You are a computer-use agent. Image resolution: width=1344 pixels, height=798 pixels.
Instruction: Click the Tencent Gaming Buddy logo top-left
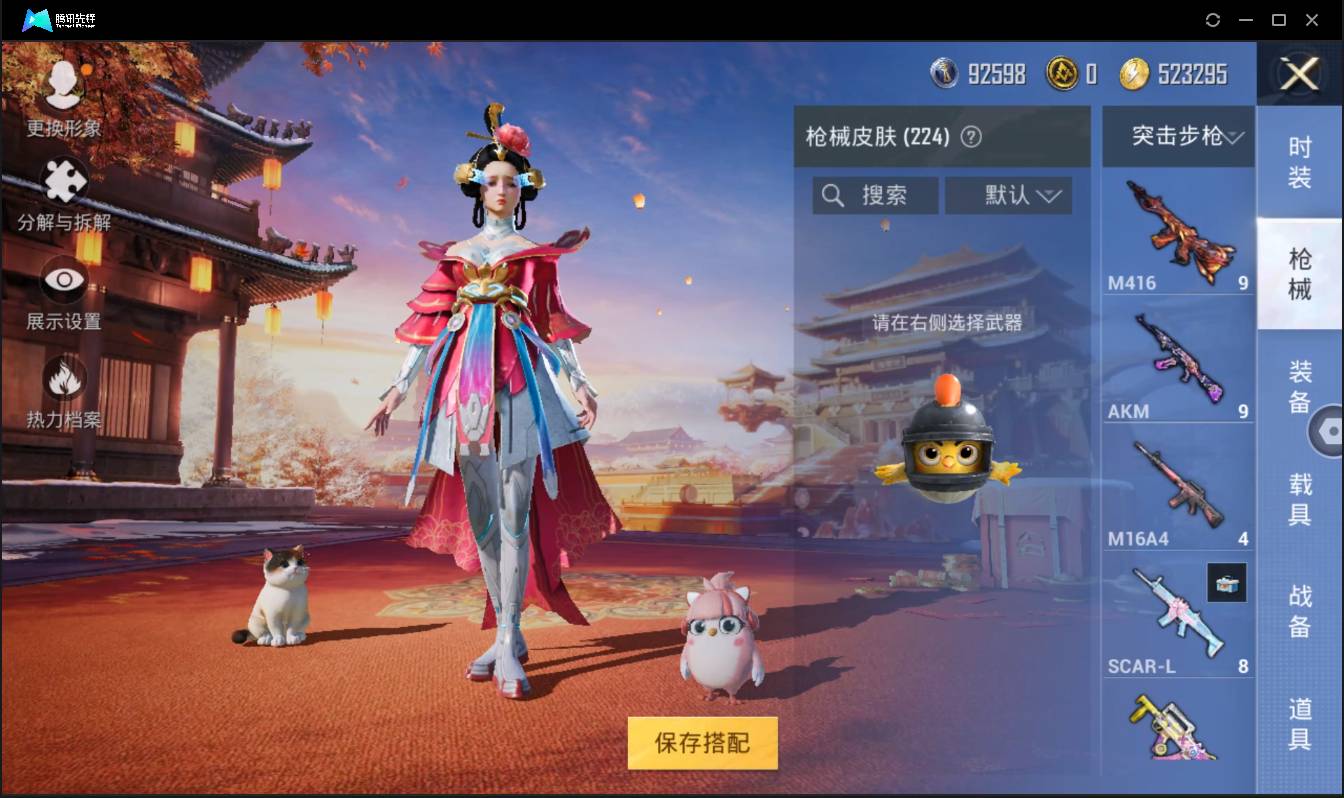tap(38, 19)
